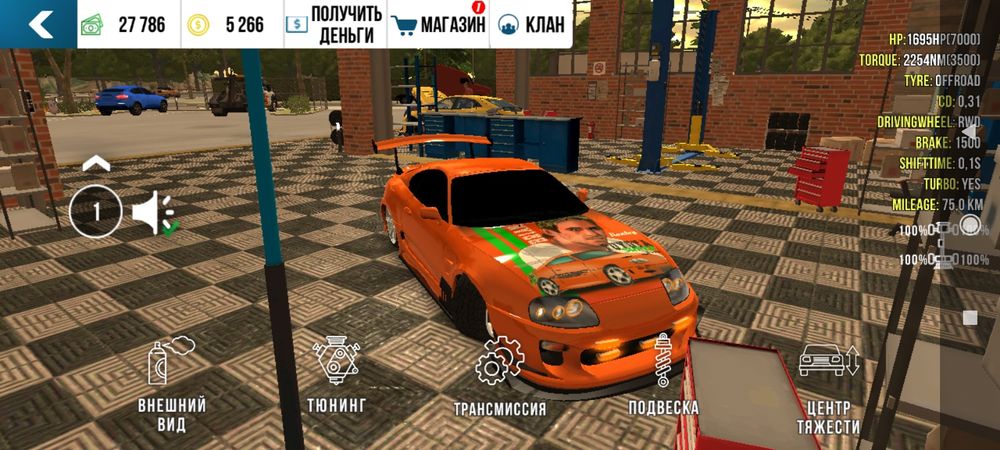Open the Клан menu
The width and height of the screenshot is (1000, 450).
click(530, 25)
